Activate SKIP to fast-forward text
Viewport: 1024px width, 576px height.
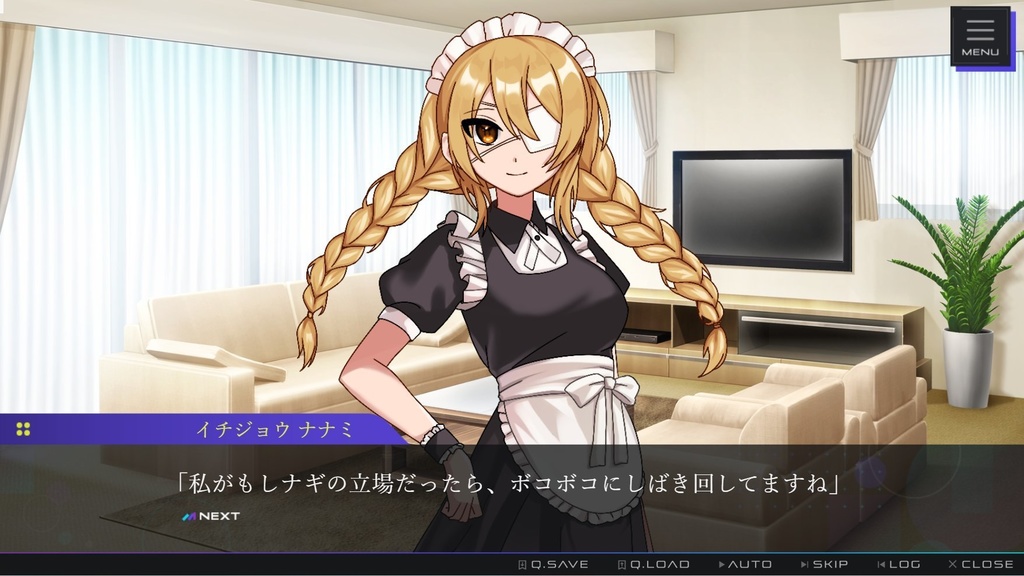(824, 564)
